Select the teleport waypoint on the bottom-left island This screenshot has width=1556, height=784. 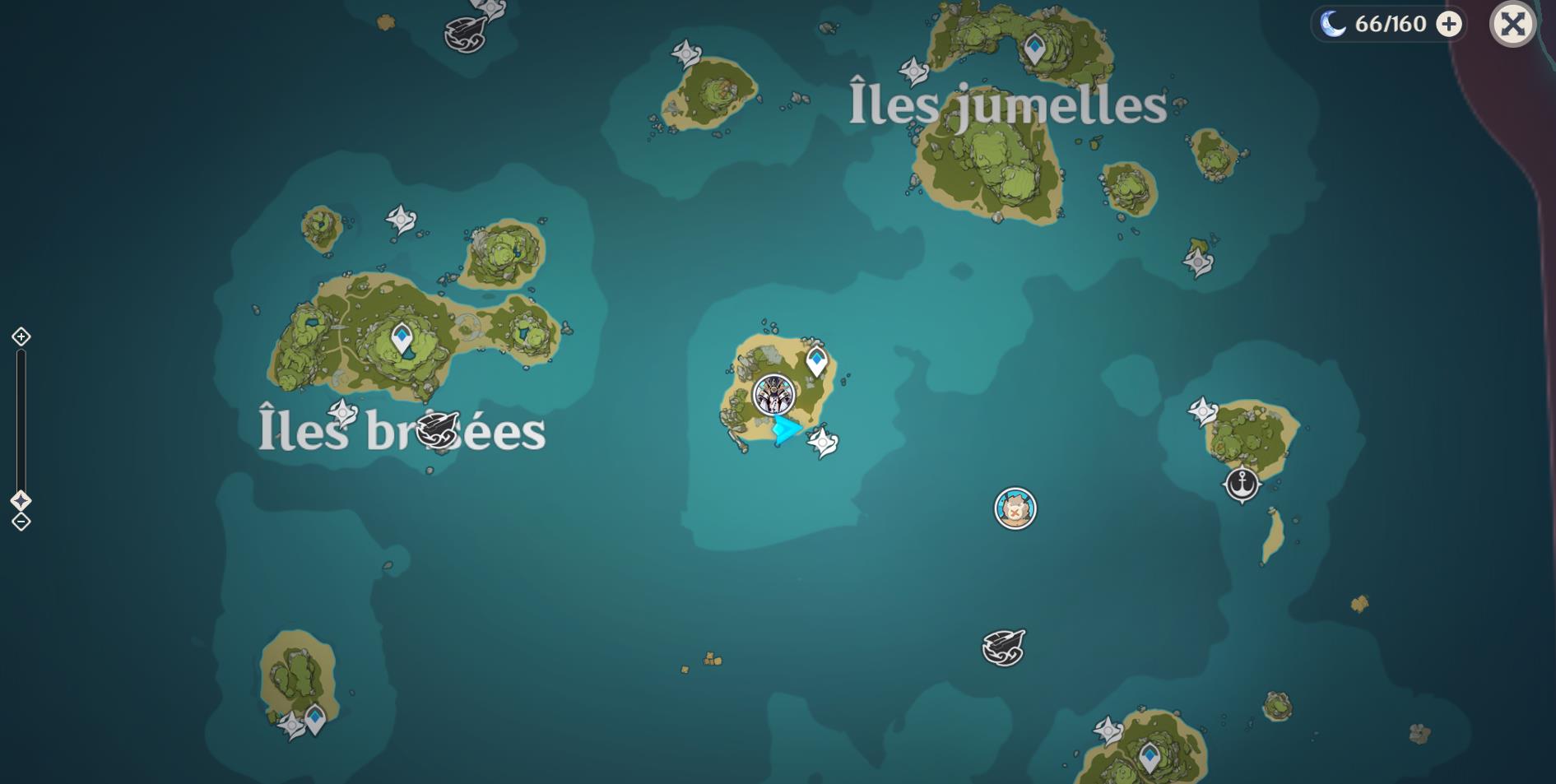(315, 717)
